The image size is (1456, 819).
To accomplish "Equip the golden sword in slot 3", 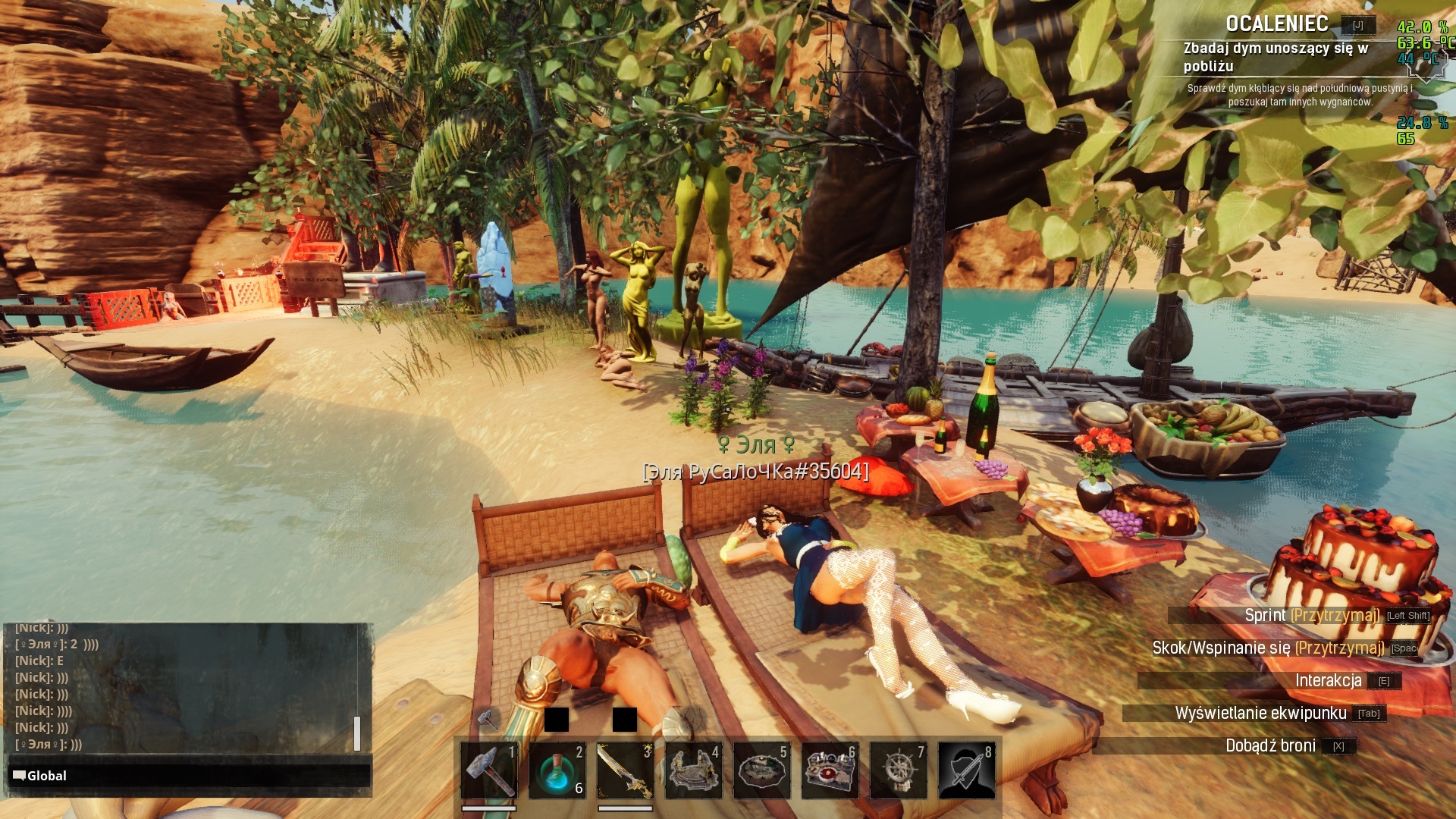I will pyautogui.click(x=625, y=770).
